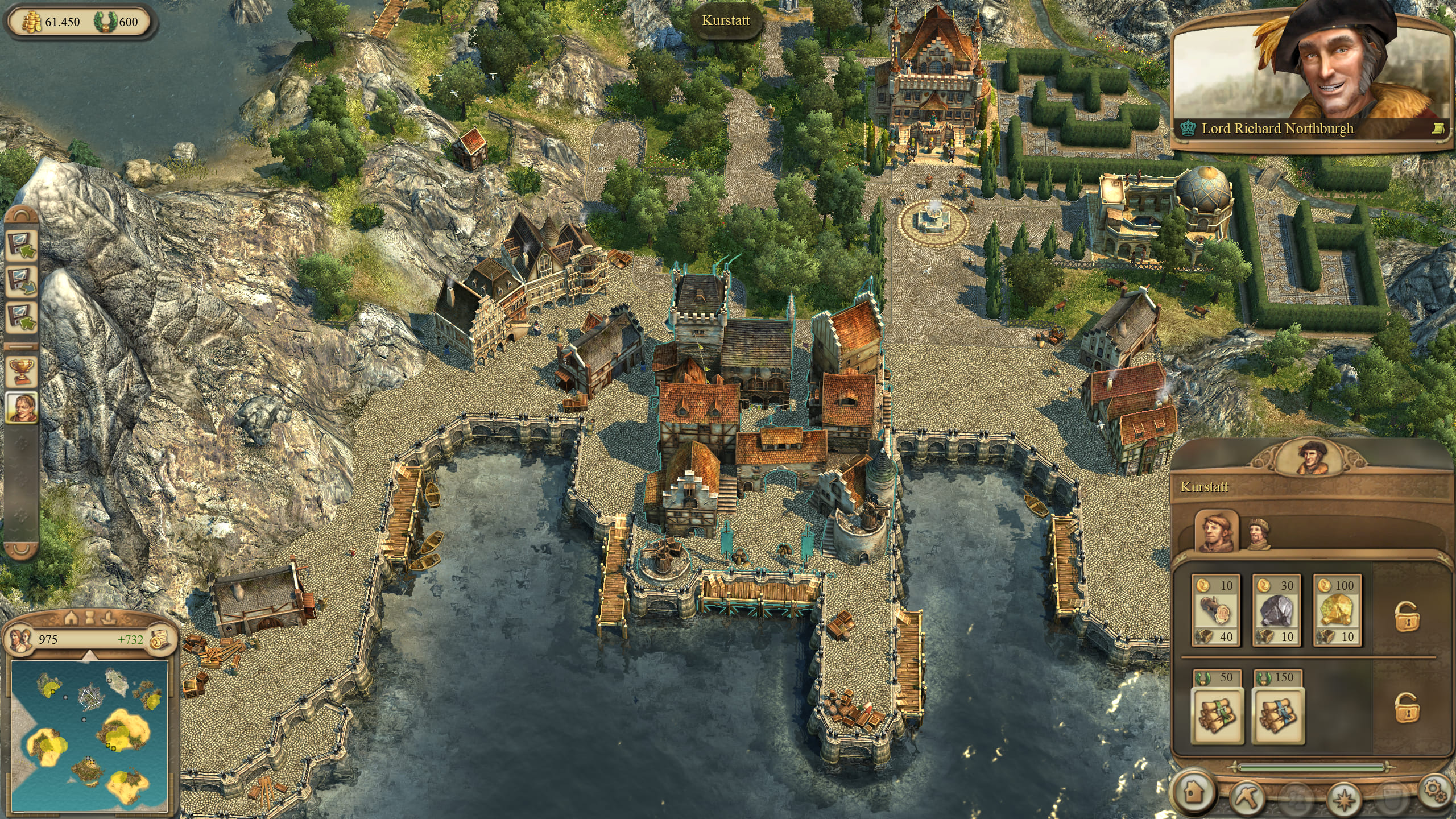Toggle the padlock beside the scroll offers
Image resolution: width=1456 pixels, height=819 pixels.
(1406, 708)
